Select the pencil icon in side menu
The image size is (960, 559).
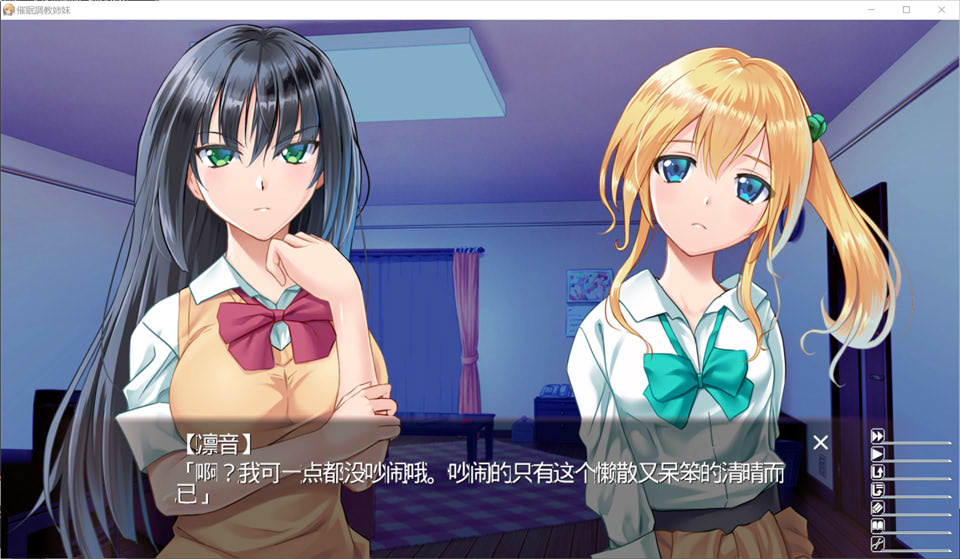point(878,508)
